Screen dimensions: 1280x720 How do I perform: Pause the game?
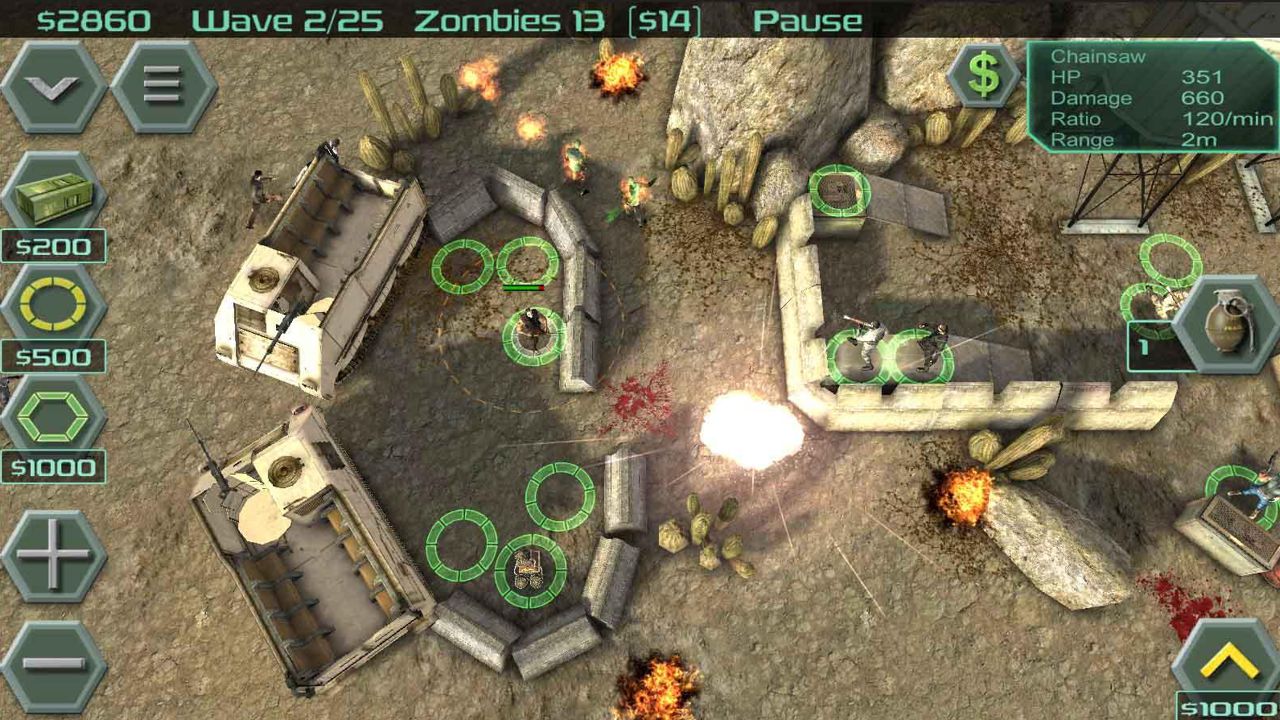tap(808, 18)
